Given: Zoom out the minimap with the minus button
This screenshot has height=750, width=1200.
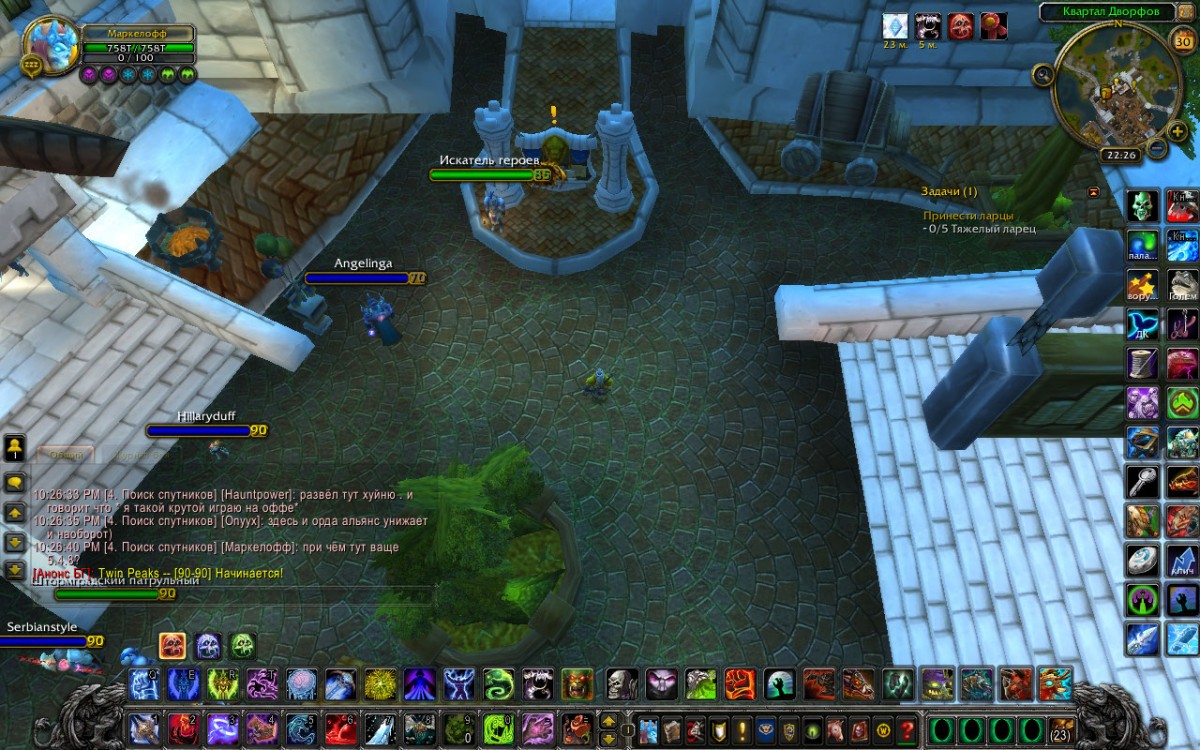Looking at the screenshot, I should (1157, 149).
